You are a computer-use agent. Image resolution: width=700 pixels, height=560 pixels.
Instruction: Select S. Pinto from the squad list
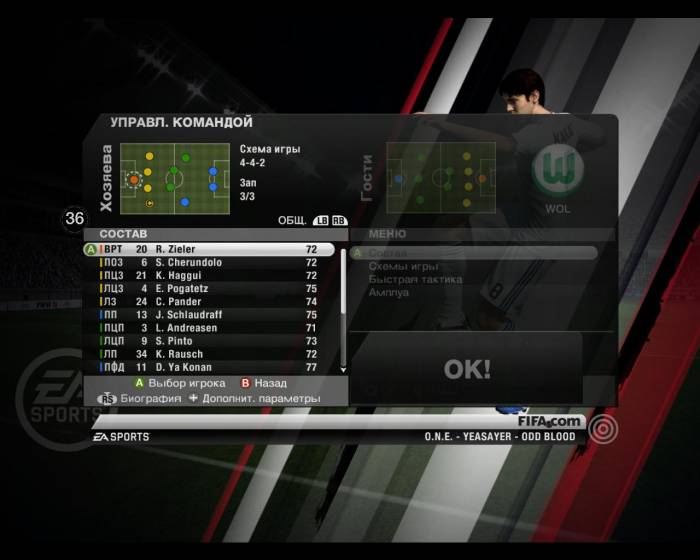click(210, 341)
